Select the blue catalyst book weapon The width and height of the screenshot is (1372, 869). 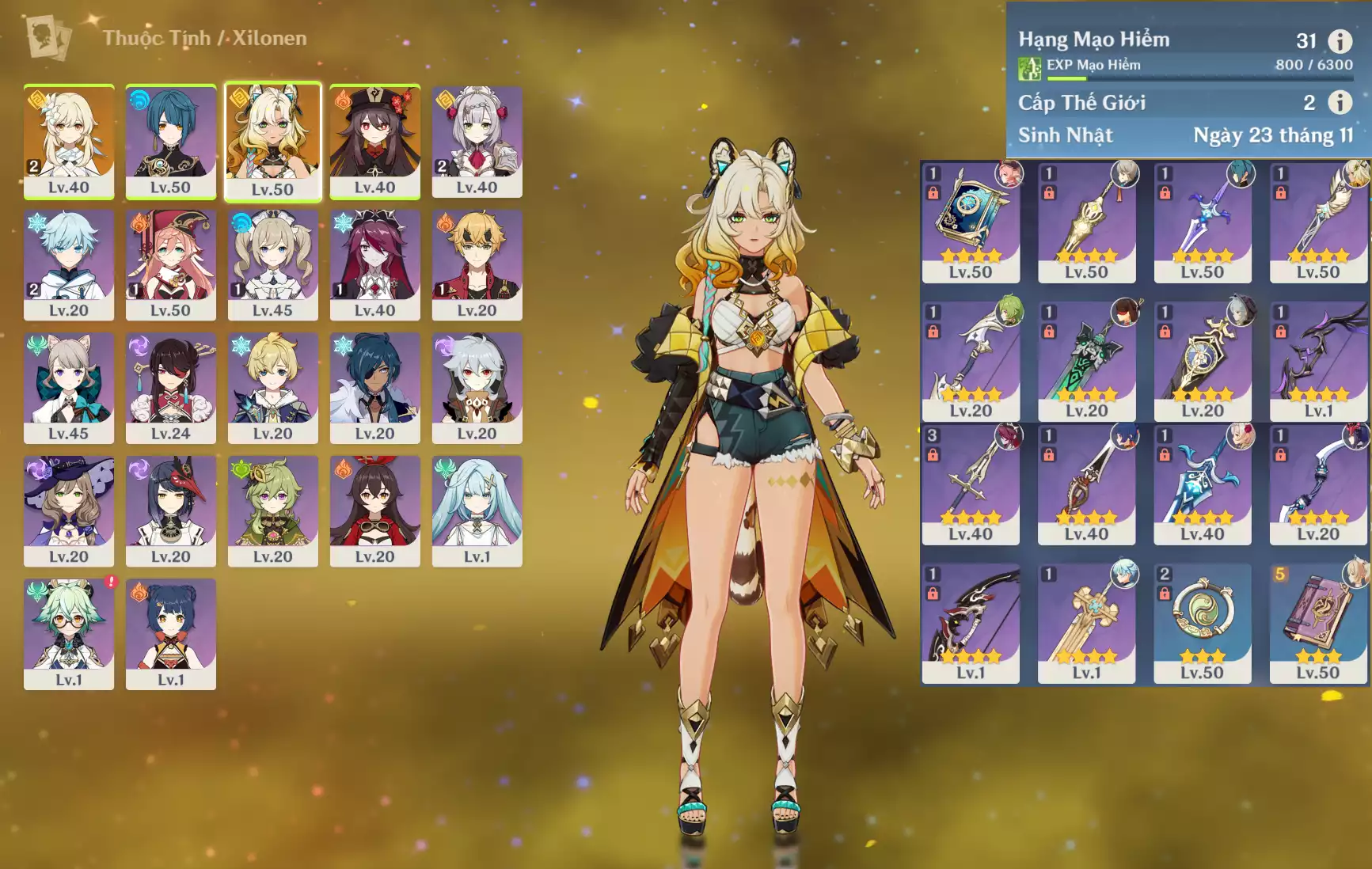pyautogui.click(x=971, y=222)
